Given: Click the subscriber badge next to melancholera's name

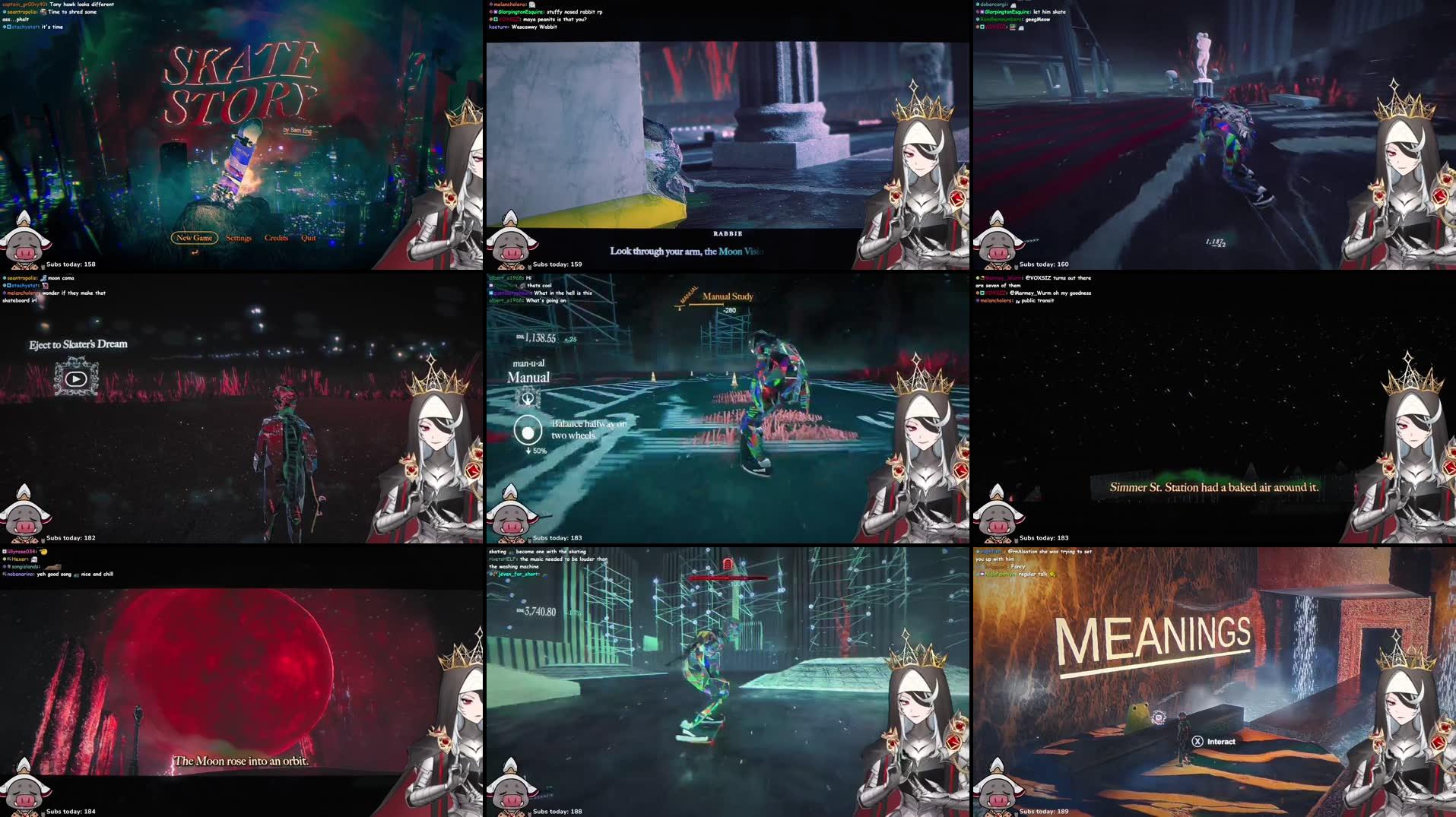Looking at the screenshot, I should (x=490, y=5).
